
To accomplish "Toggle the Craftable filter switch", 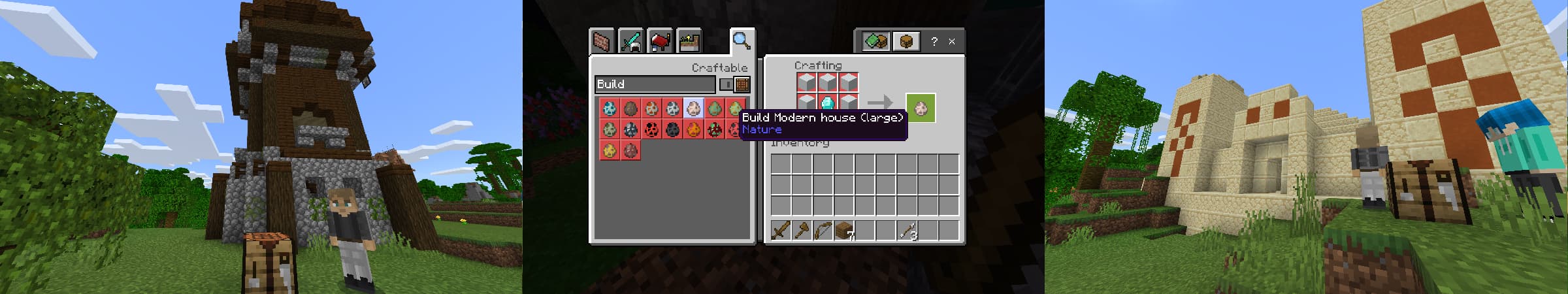I will [727, 84].
